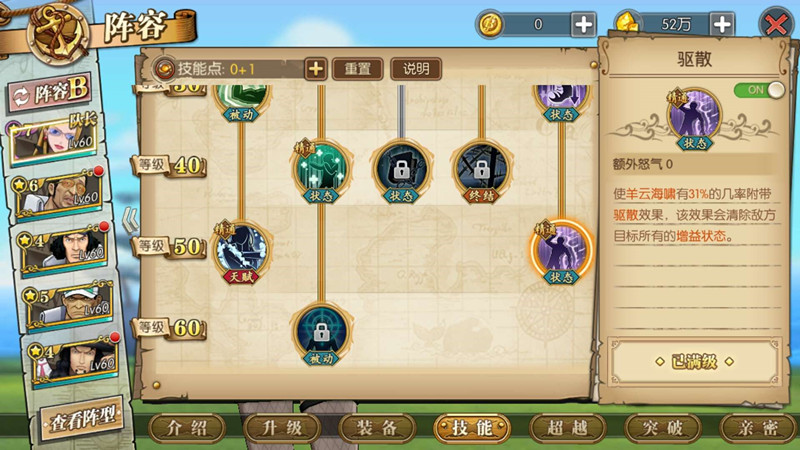Switch lineup using the 阵容B button
This screenshot has height=450, width=800.
54,93
